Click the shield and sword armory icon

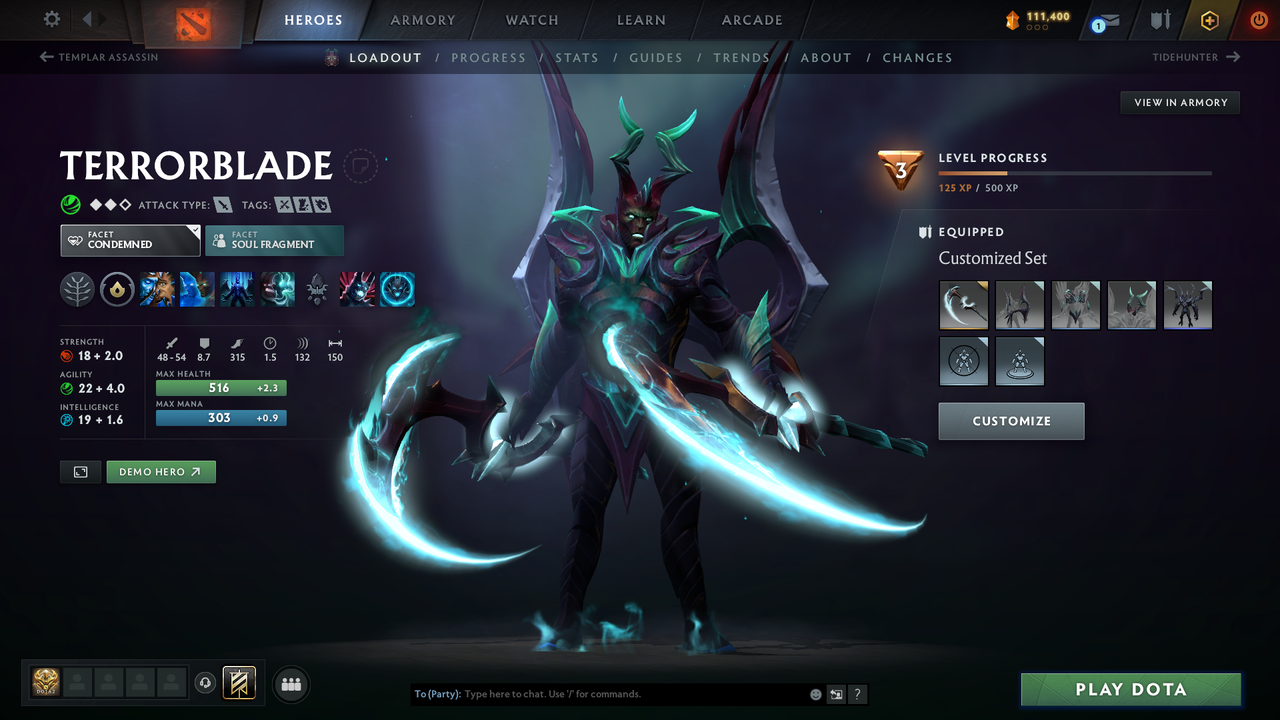[1160, 19]
